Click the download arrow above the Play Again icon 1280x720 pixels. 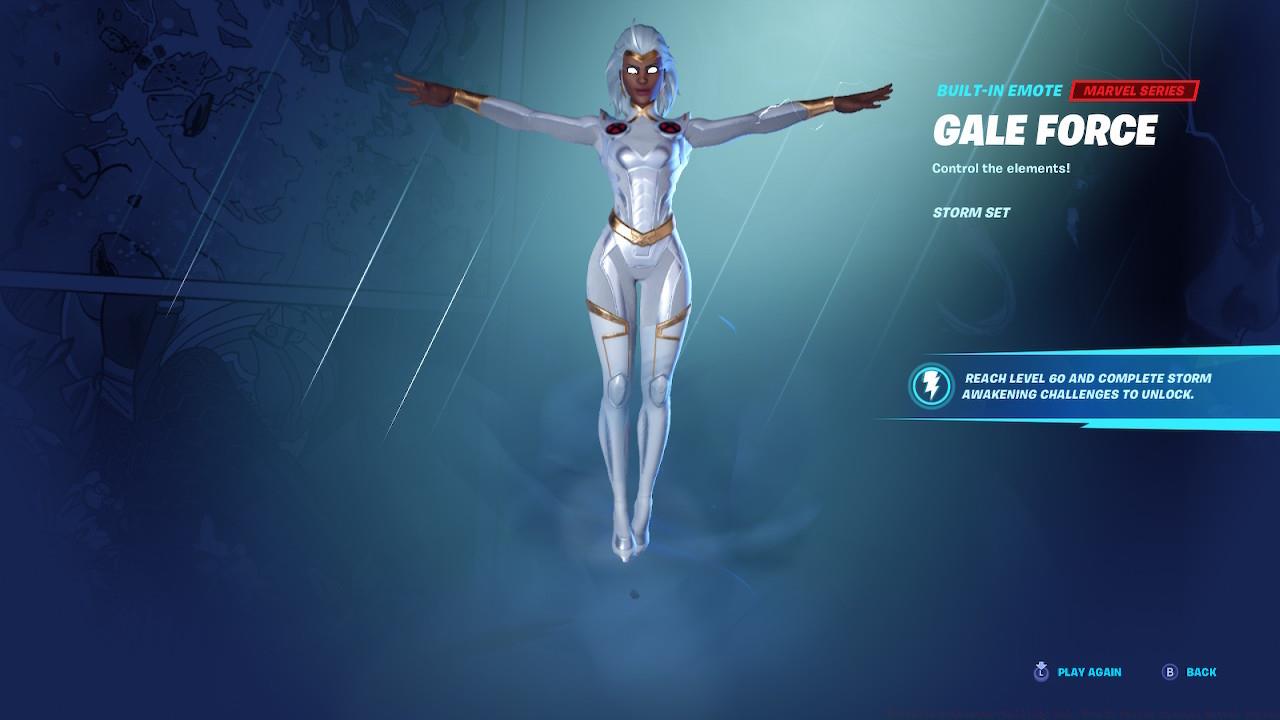tap(1043, 665)
